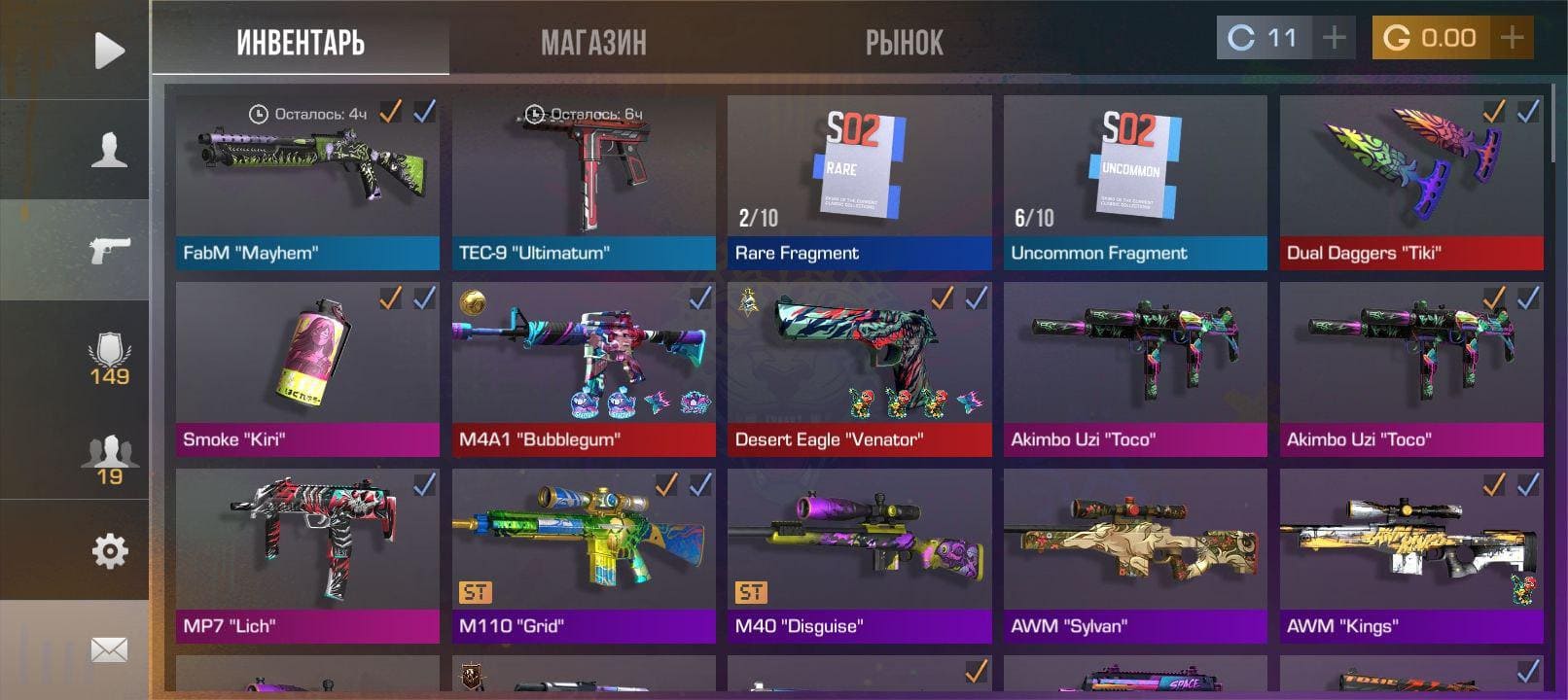Open the Рынок tab

click(x=904, y=42)
